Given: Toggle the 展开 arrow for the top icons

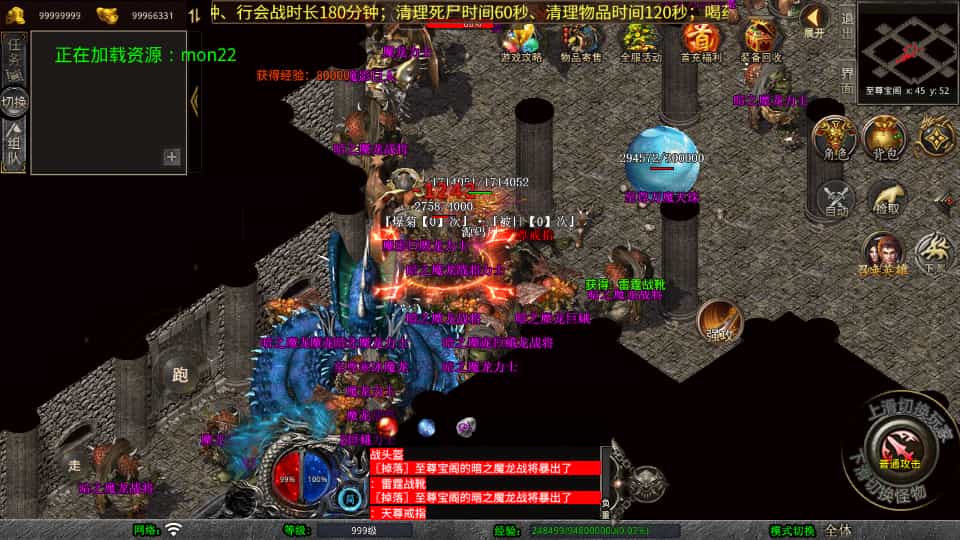Looking at the screenshot, I should [x=815, y=20].
